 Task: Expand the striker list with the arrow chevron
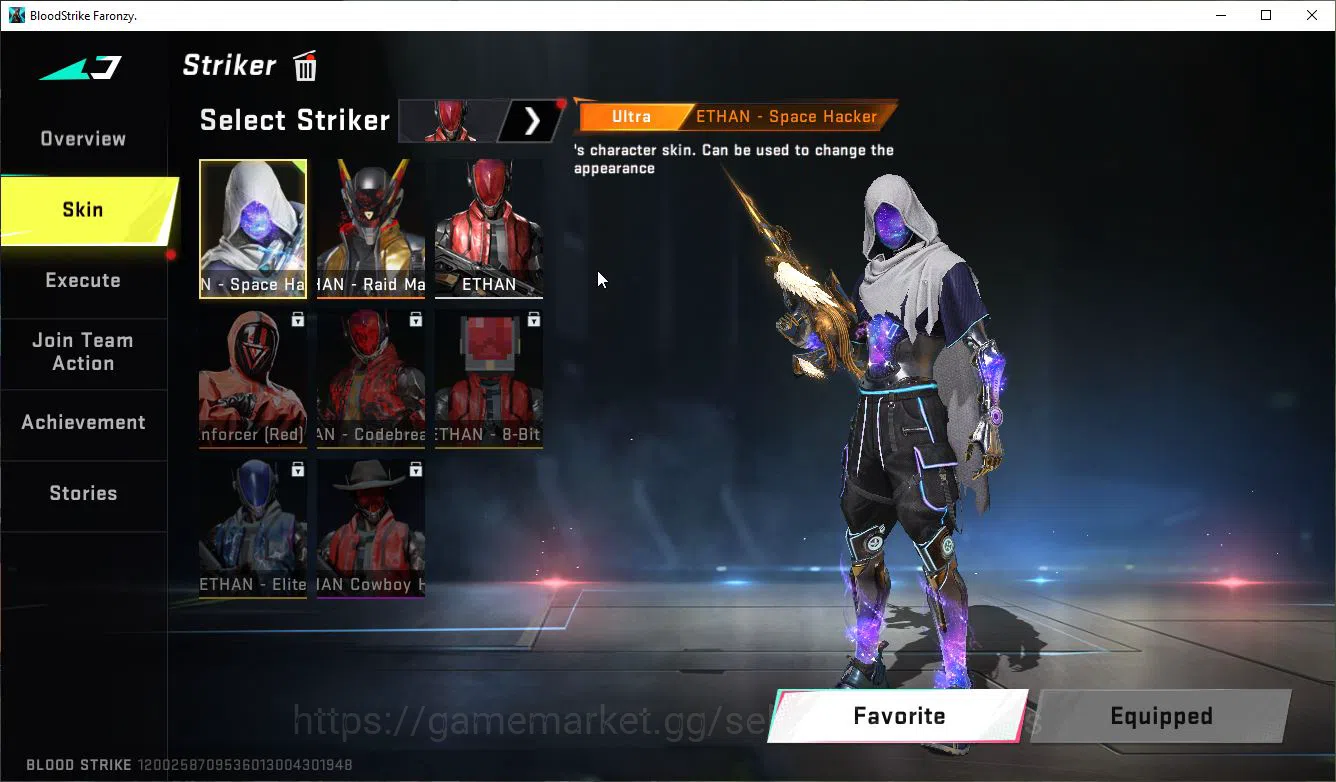point(532,120)
